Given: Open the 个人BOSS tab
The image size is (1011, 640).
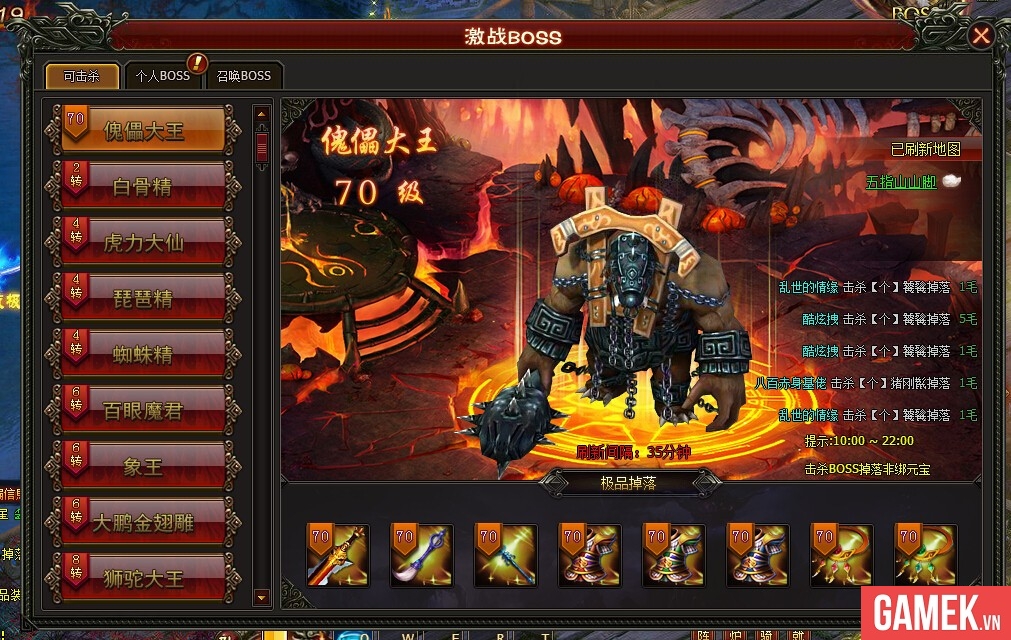Looking at the screenshot, I should pos(163,76).
